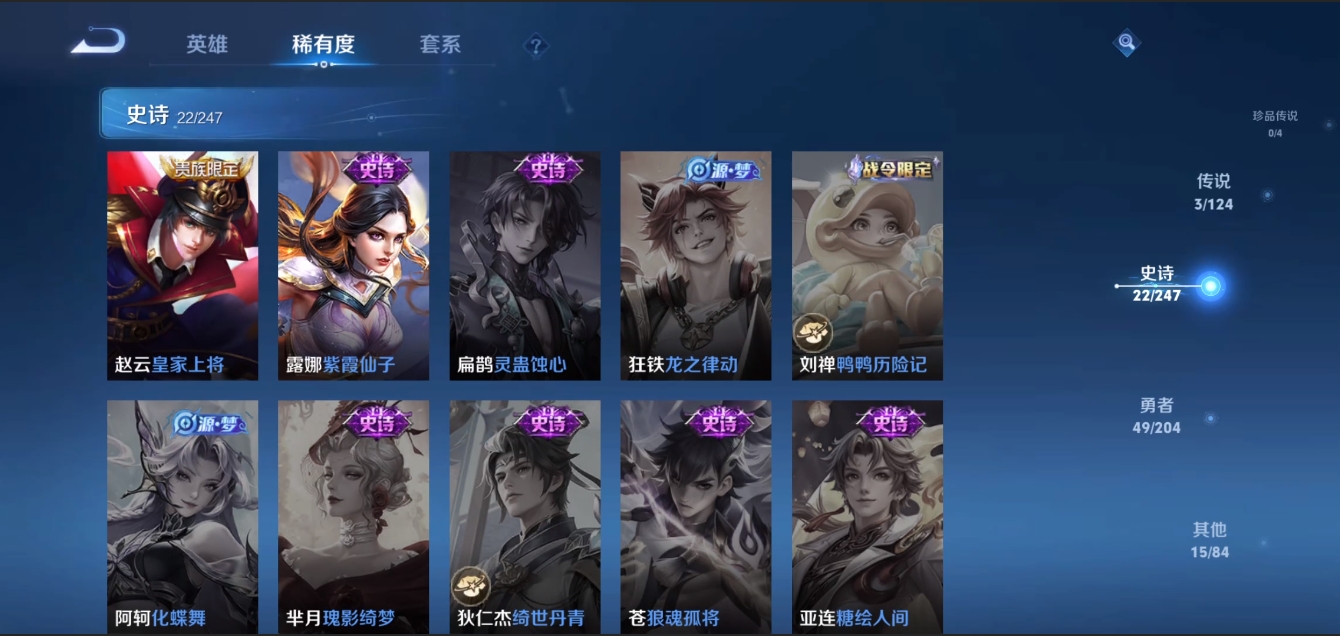Jump to the 勇者 rarity section
Image resolution: width=1340 pixels, height=636 pixels.
(x=1158, y=416)
